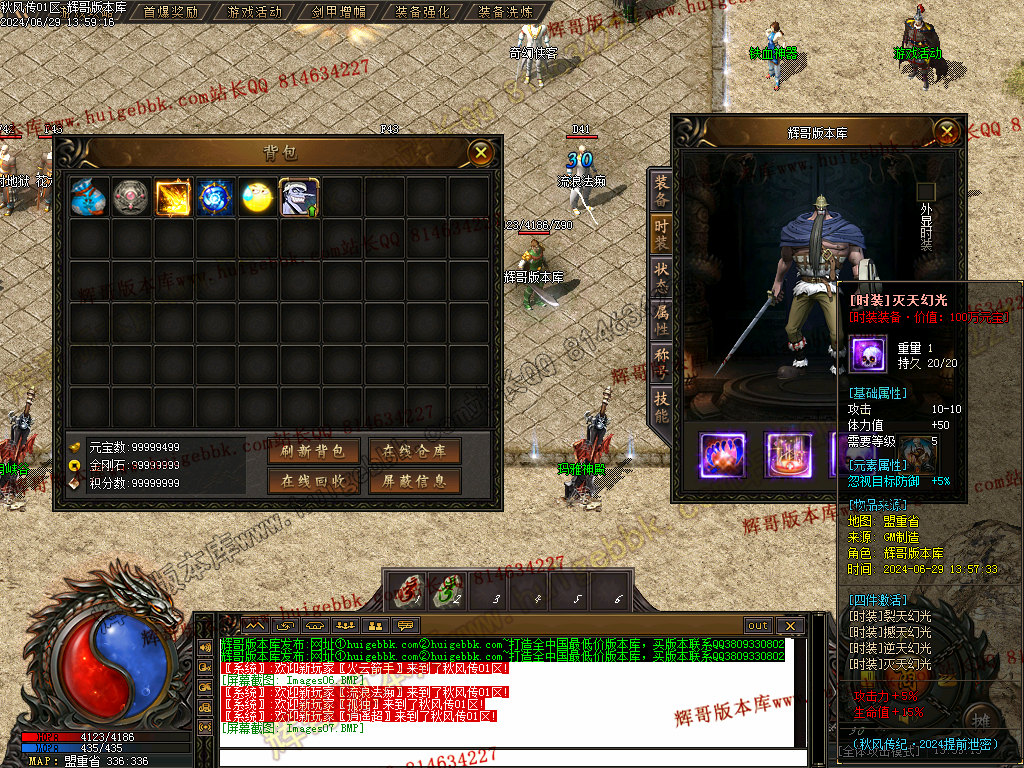Select the flaming gold skill book item
1024x768 pixels.
pos(173,197)
